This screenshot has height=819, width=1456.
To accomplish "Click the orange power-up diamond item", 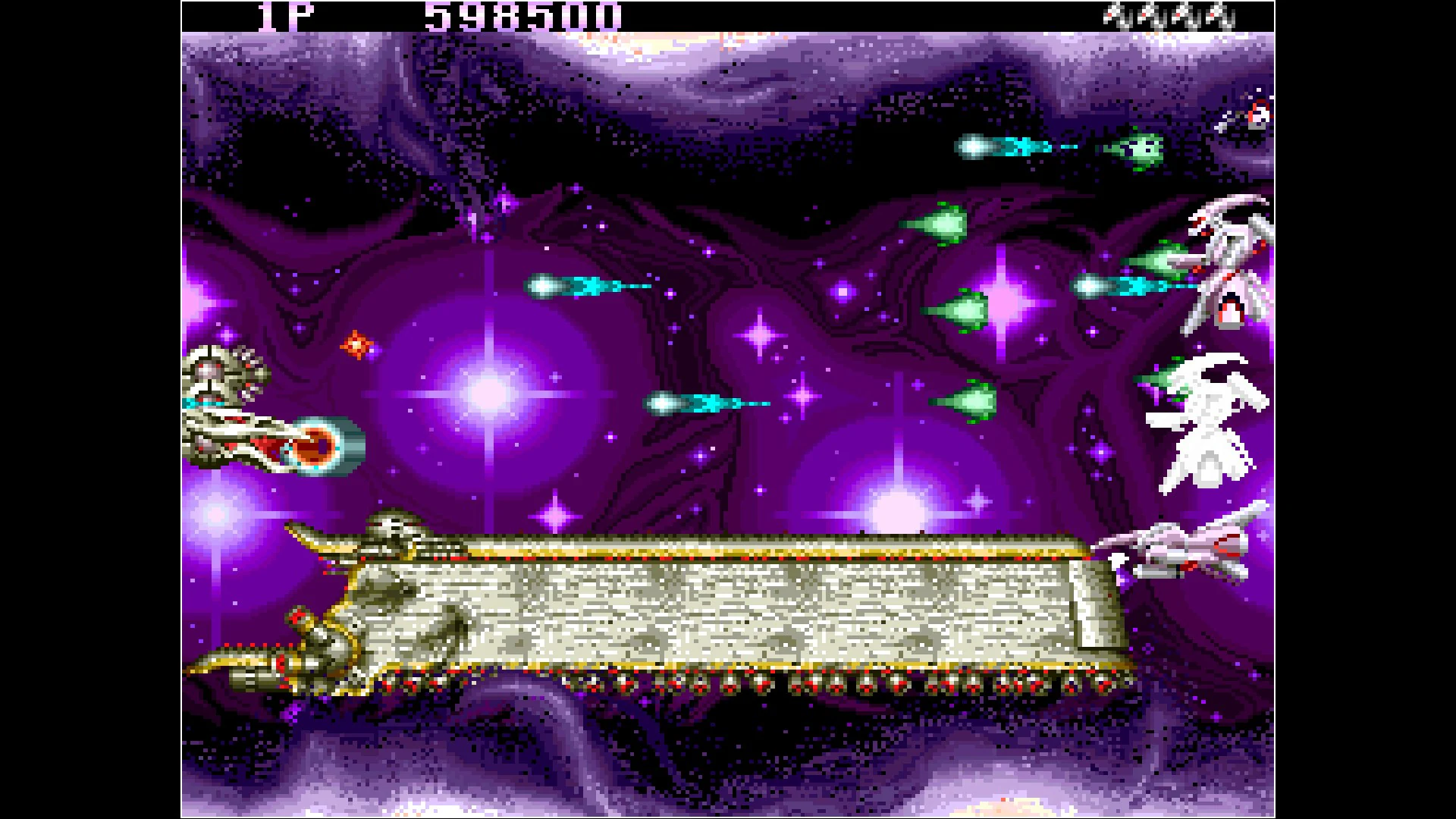I will (x=356, y=345).
